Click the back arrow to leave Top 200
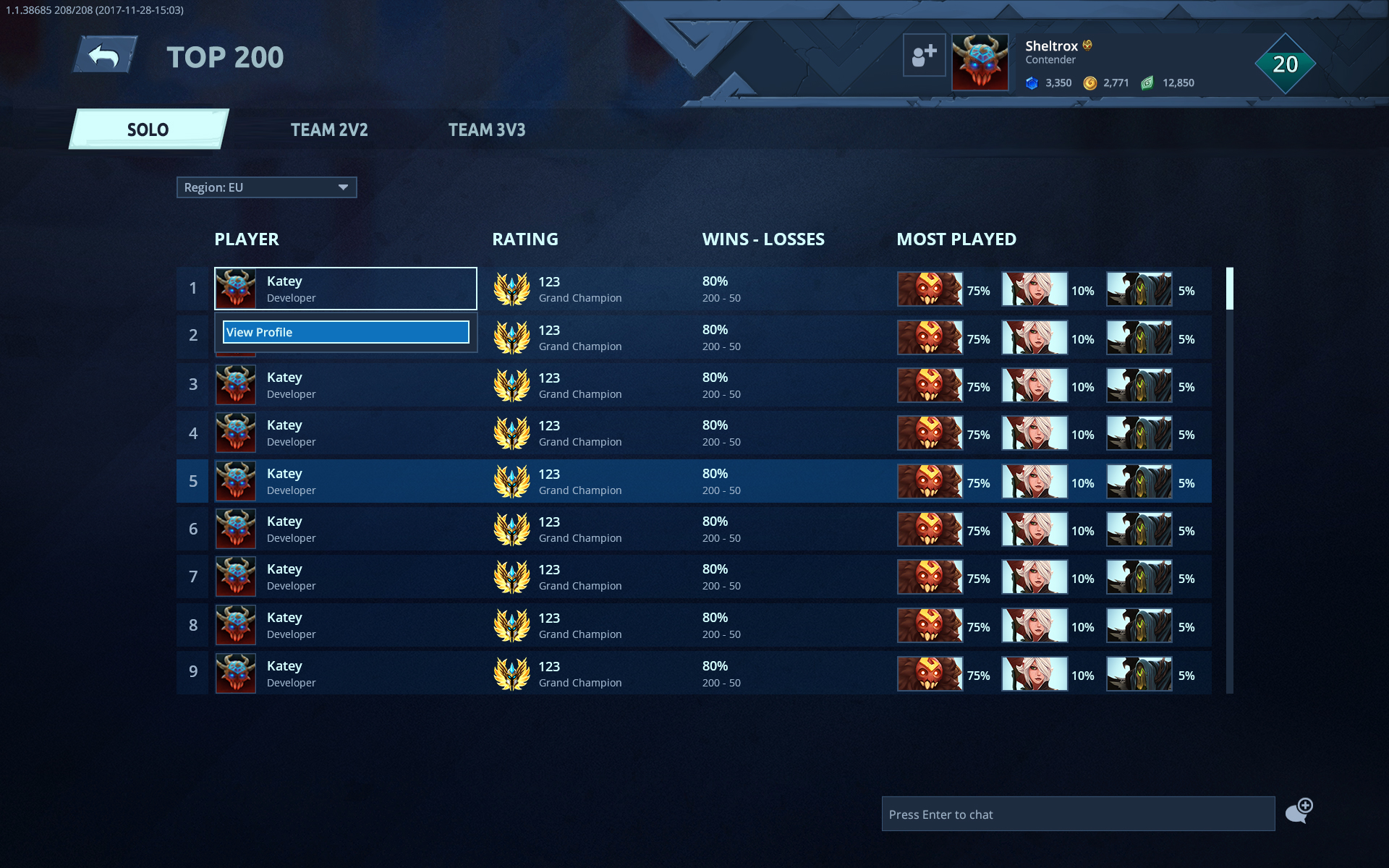 coord(103,53)
